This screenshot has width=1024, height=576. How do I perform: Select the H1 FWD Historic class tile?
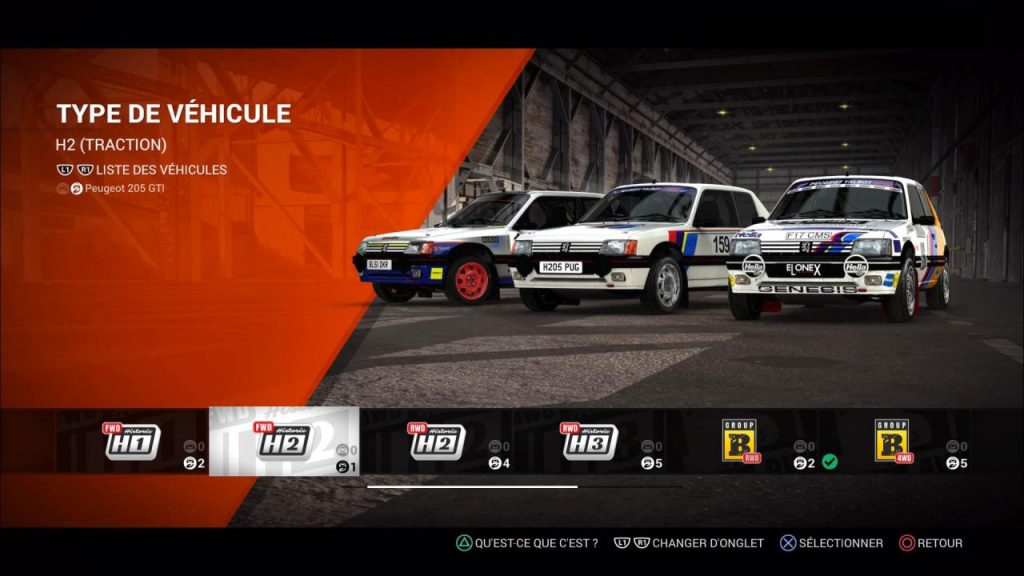coord(132,442)
